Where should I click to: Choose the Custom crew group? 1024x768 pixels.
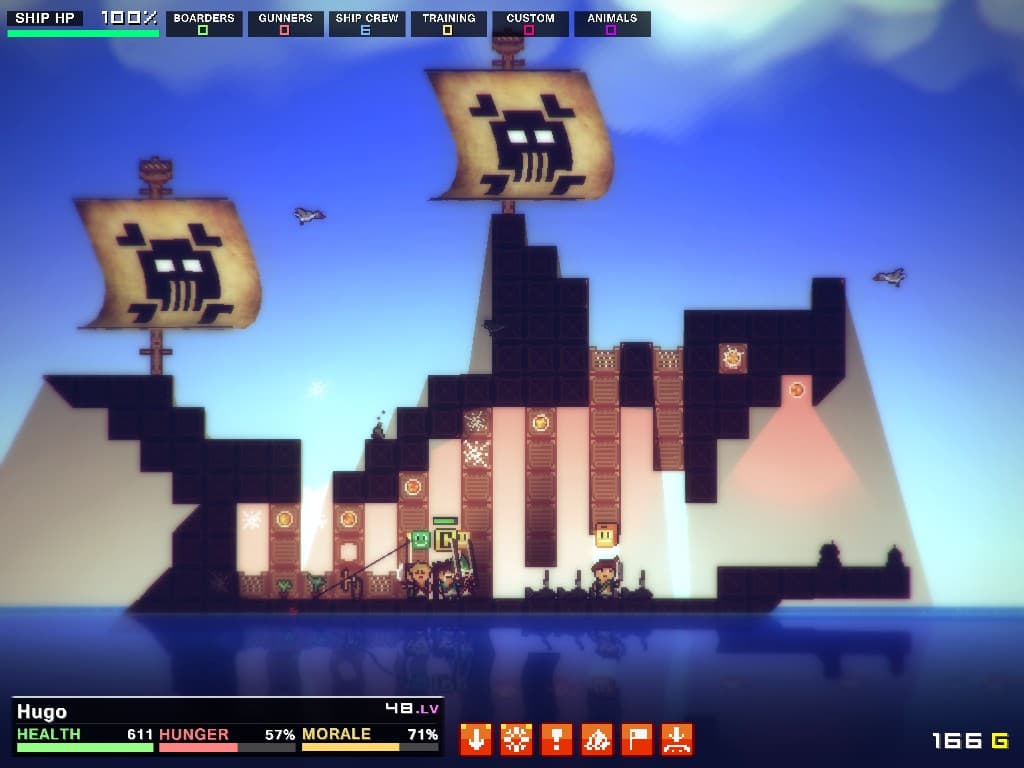point(530,23)
